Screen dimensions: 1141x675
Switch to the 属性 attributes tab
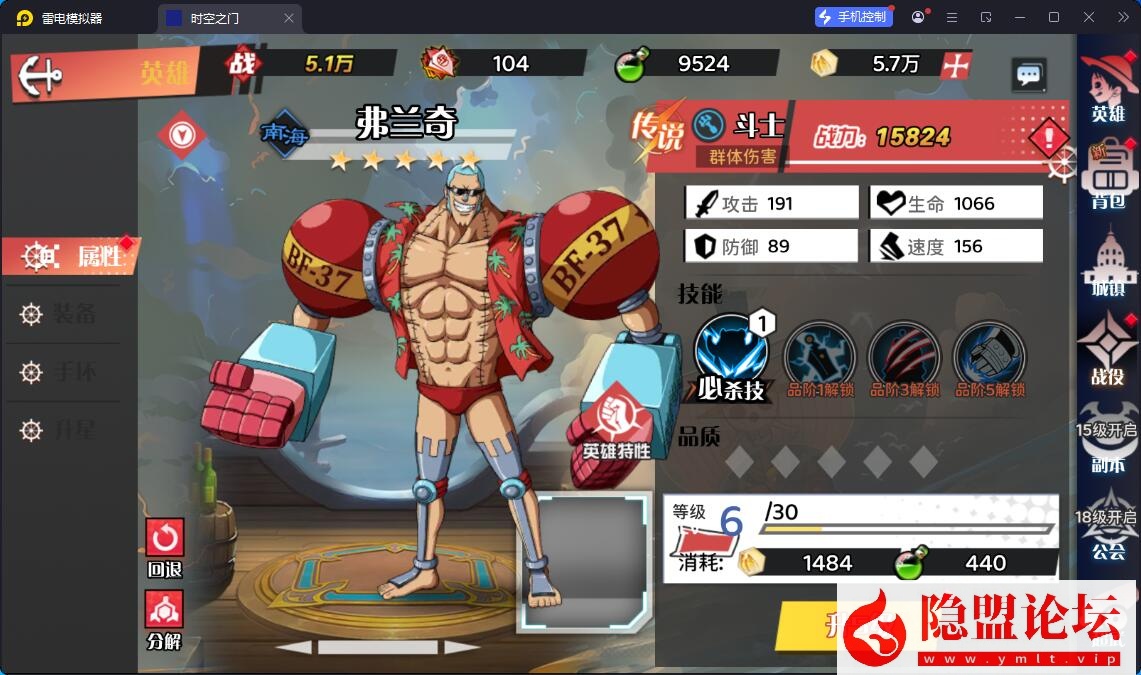(x=72, y=256)
